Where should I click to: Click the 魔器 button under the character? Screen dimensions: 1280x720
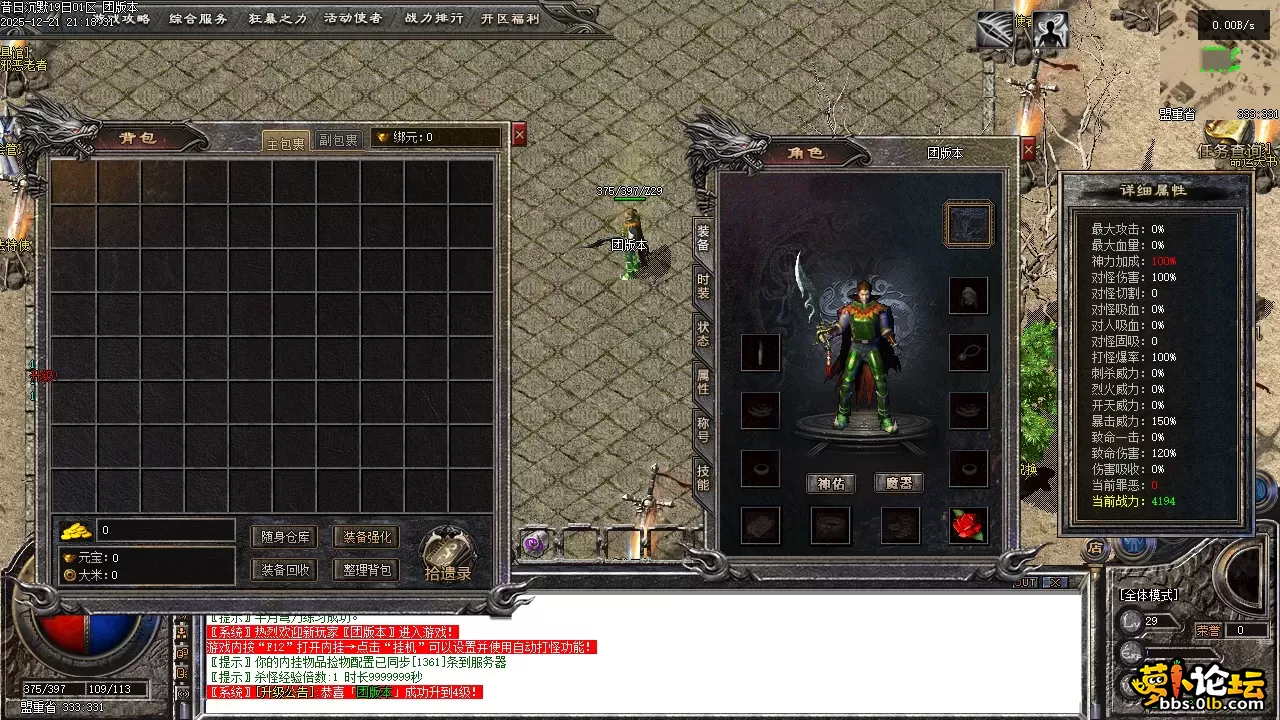(x=899, y=483)
